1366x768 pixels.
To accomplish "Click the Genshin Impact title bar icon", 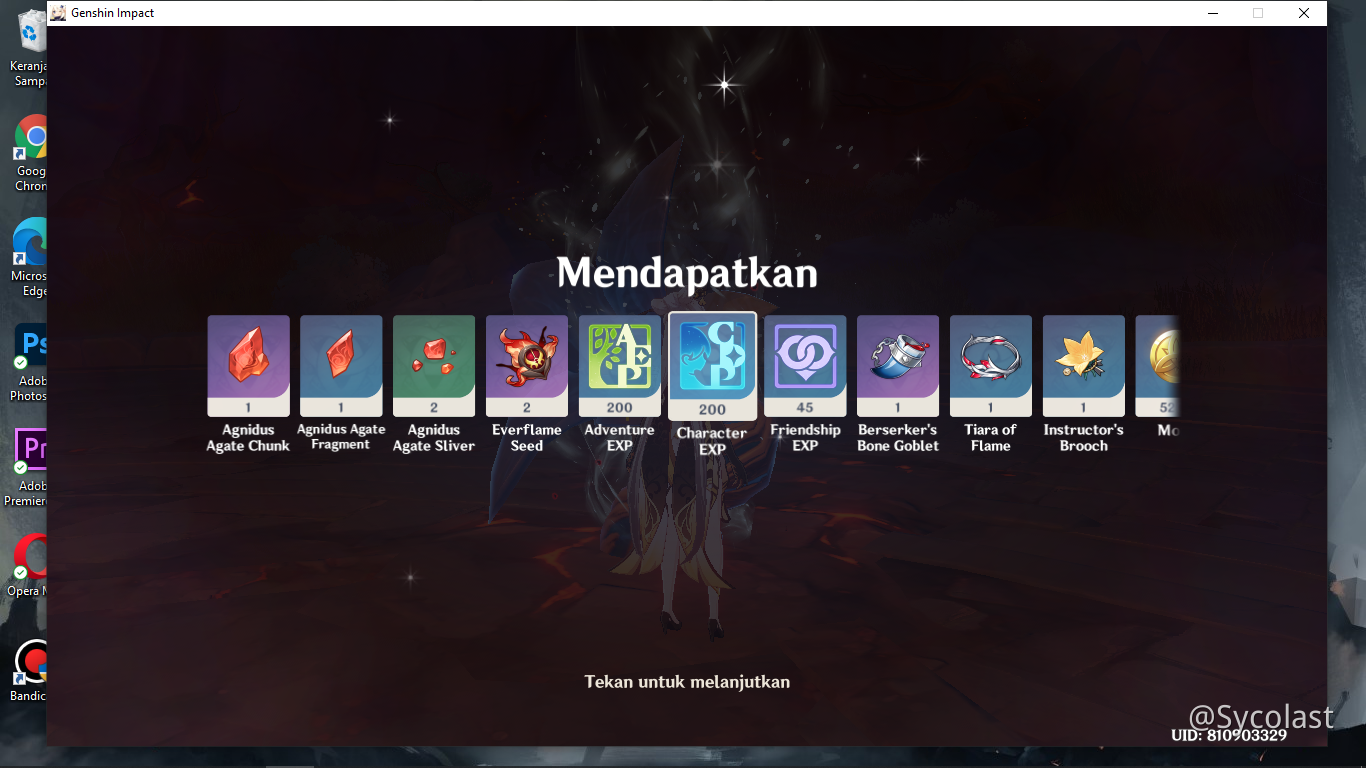I will point(60,13).
